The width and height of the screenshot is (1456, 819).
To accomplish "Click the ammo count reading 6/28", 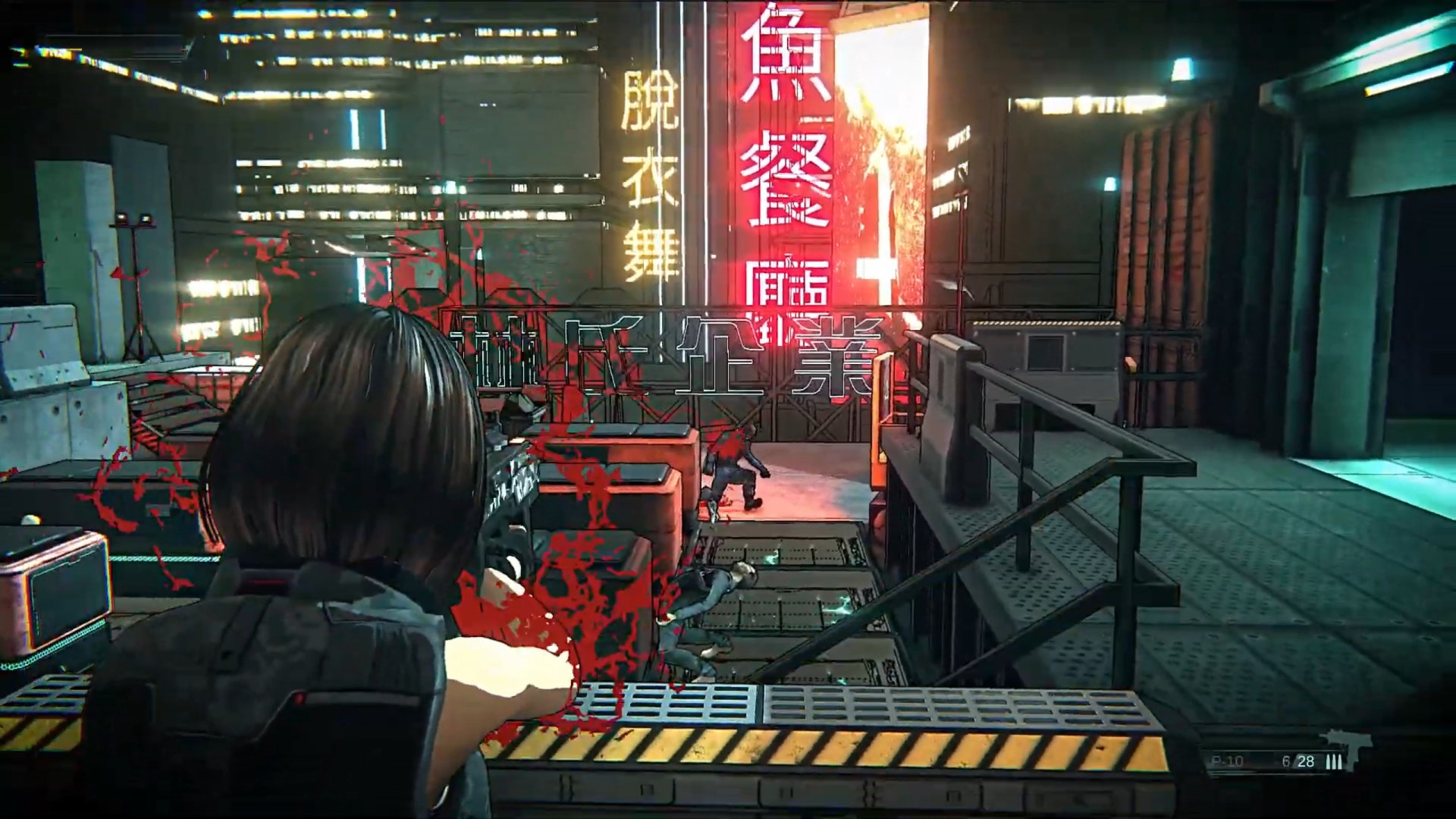I will click(1298, 761).
